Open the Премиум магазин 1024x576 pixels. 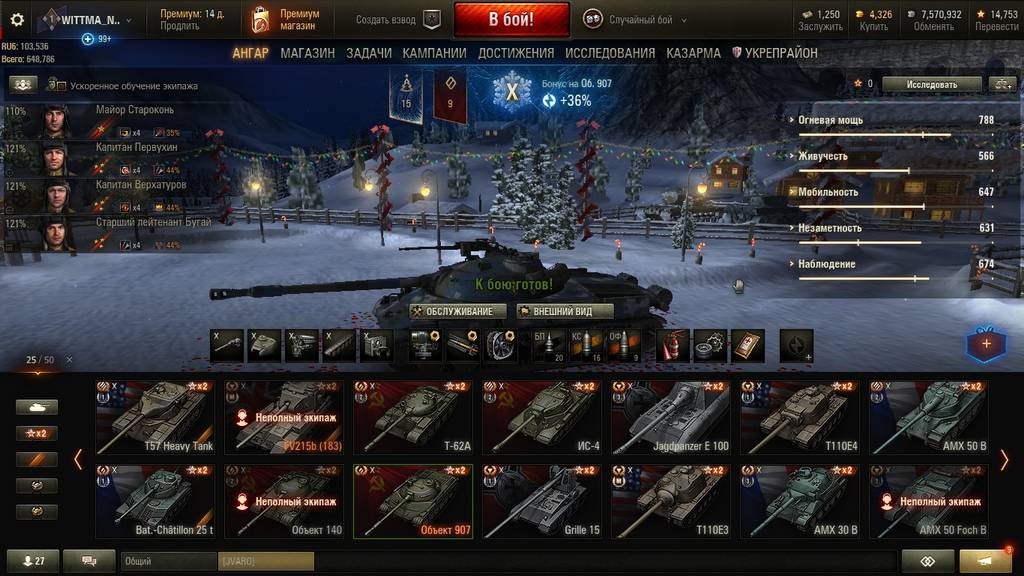288,19
